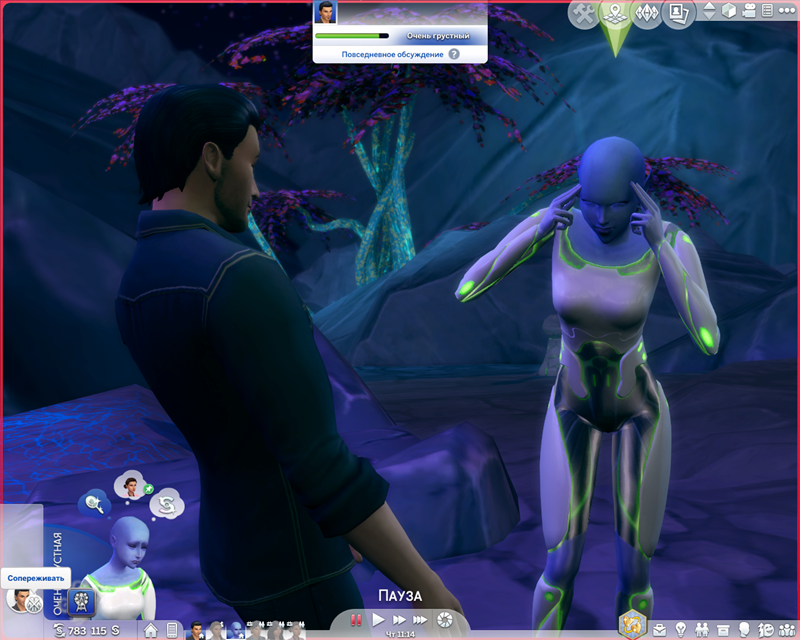Set game speed to fast forward
Screen dimensions: 800x640
pyautogui.click(x=399, y=621)
